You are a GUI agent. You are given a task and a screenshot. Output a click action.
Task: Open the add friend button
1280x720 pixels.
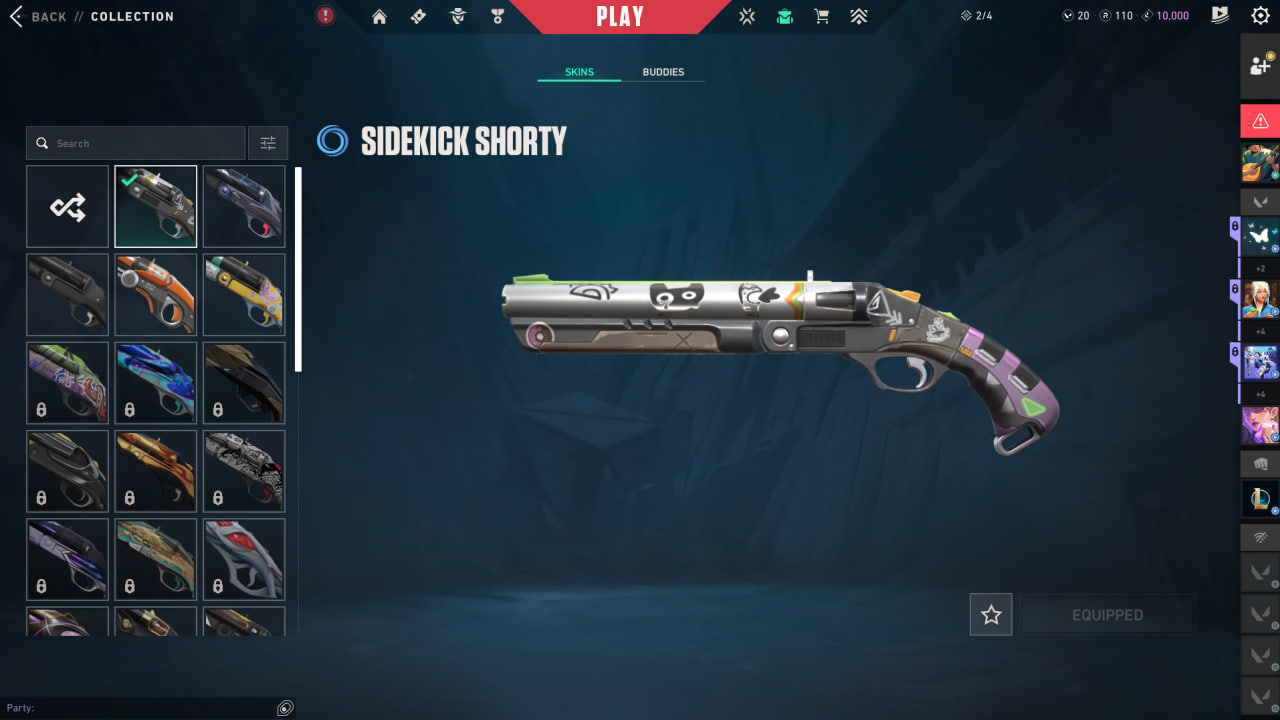coord(1260,66)
